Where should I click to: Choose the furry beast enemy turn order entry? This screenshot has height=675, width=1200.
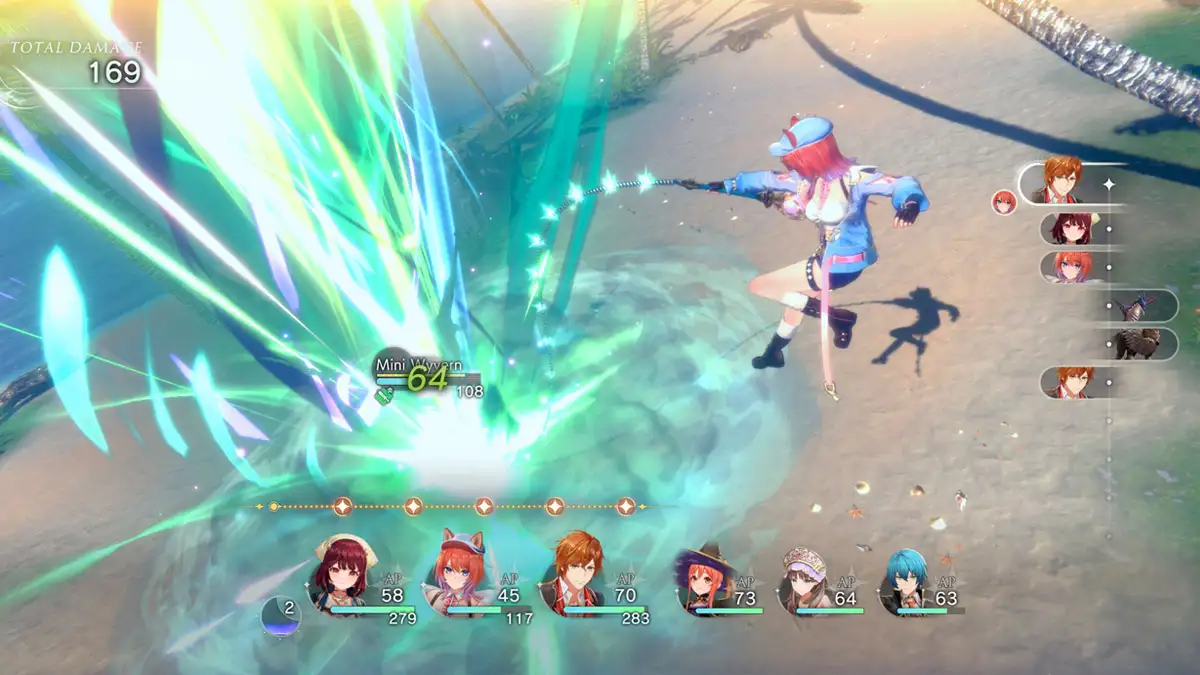1138,343
